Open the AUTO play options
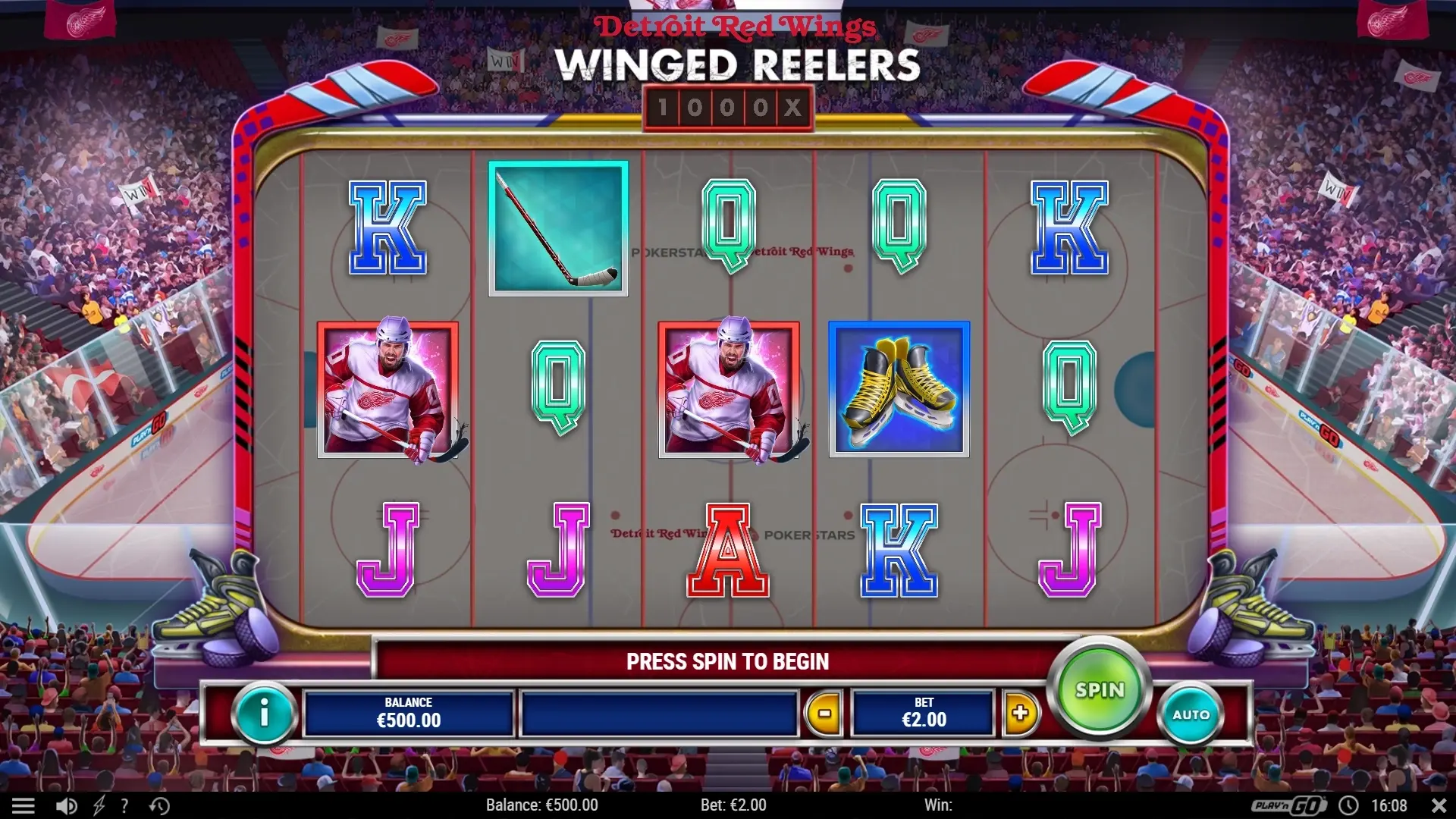The image size is (1456, 819). 1191,714
